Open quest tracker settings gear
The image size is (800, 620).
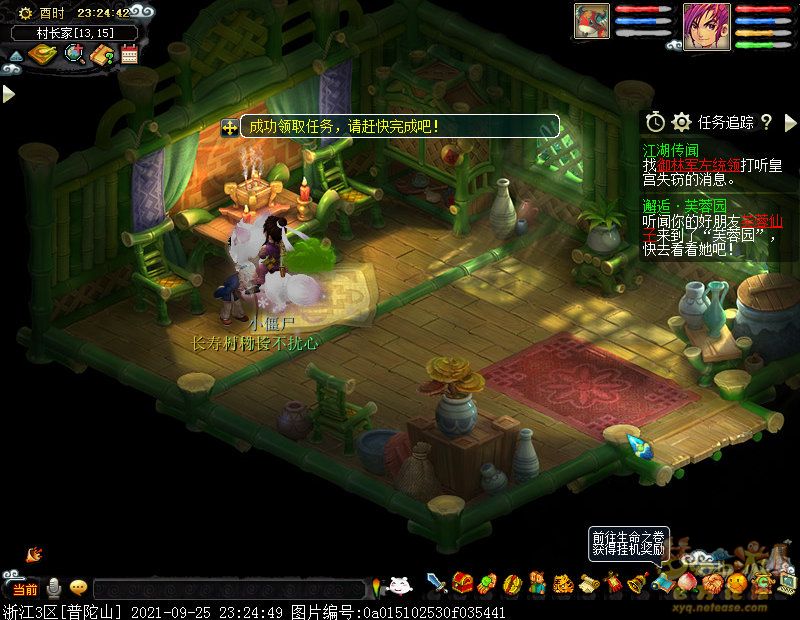coord(682,122)
